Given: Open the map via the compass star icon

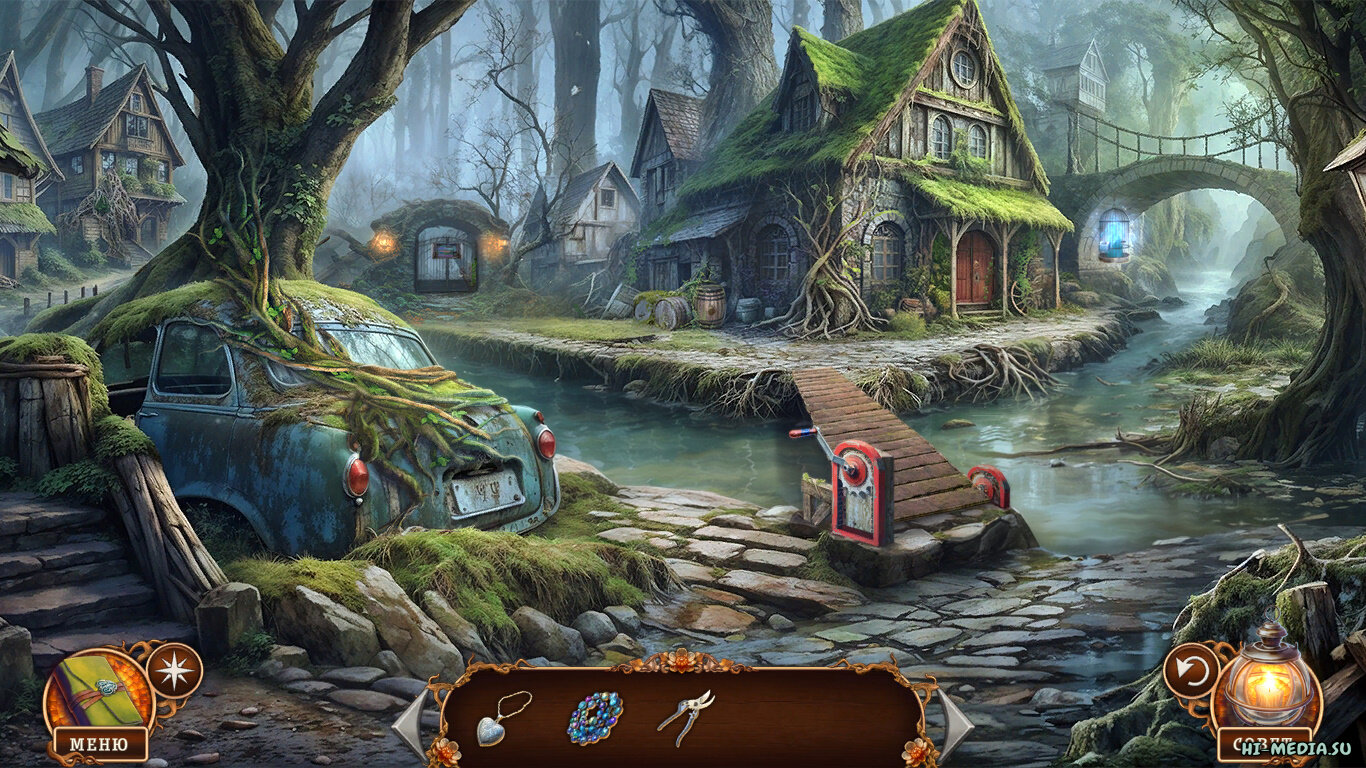Looking at the screenshot, I should point(174,670).
